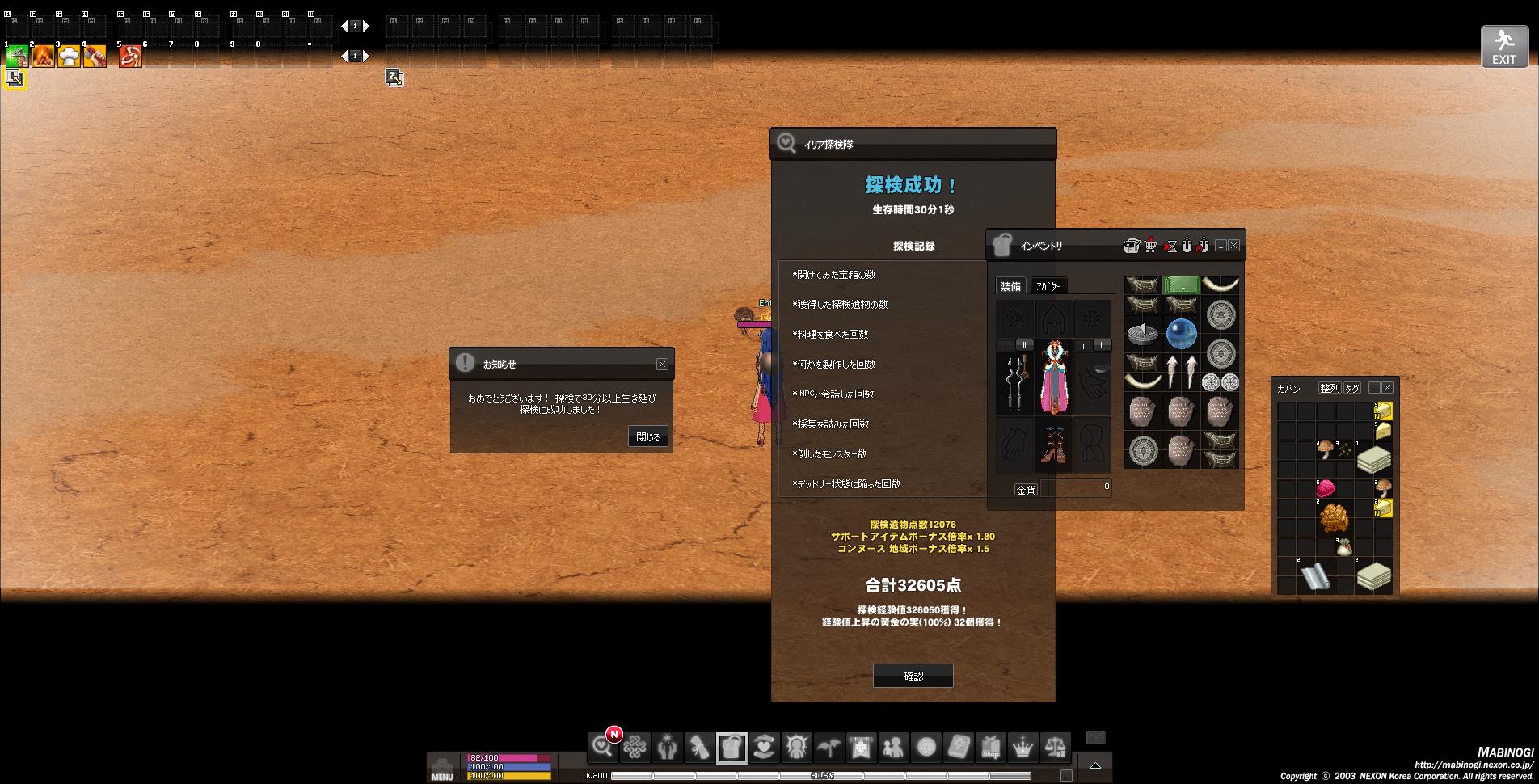Screen dimensions: 1539x784
Task: Sort the bag with 整列
Action: (x=1329, y=388)
